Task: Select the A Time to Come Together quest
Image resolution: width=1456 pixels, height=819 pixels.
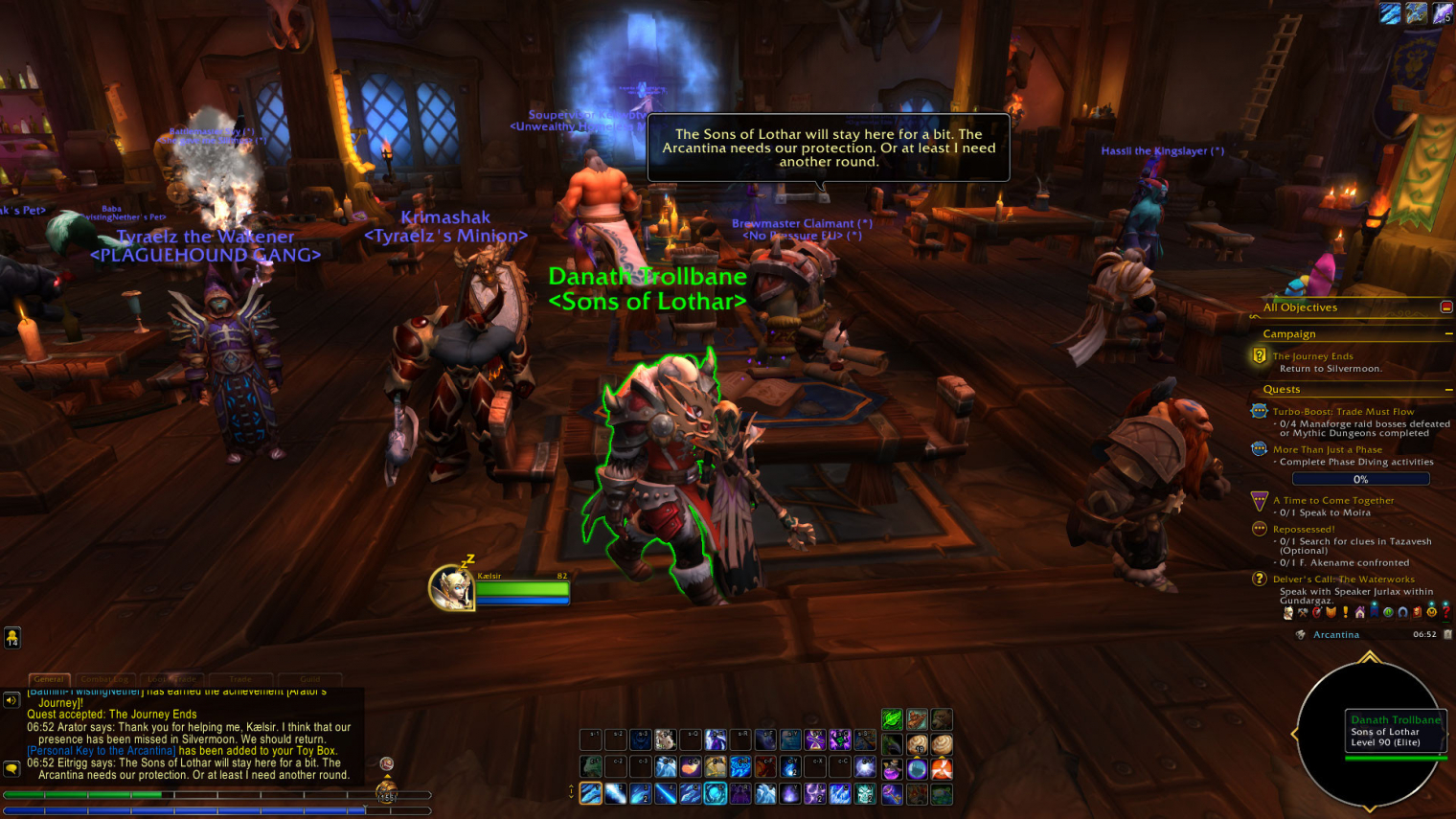Action: [1332, 500]
